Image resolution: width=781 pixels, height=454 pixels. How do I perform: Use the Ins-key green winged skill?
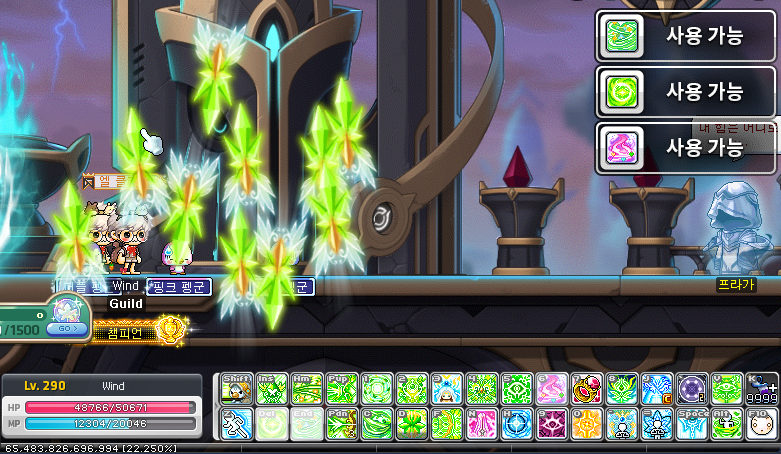[x=272, y=388]
